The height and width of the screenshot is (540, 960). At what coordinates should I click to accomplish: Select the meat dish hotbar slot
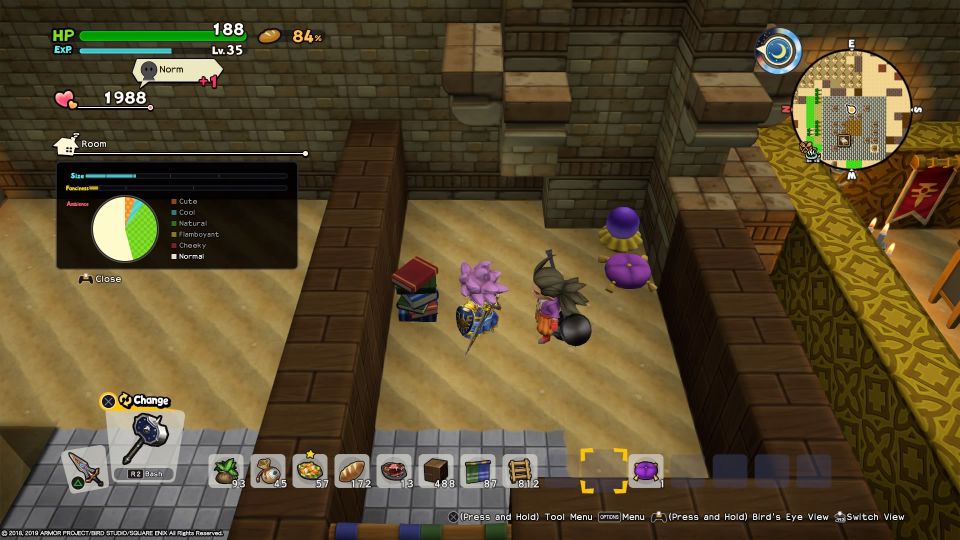tap(395, 470)
